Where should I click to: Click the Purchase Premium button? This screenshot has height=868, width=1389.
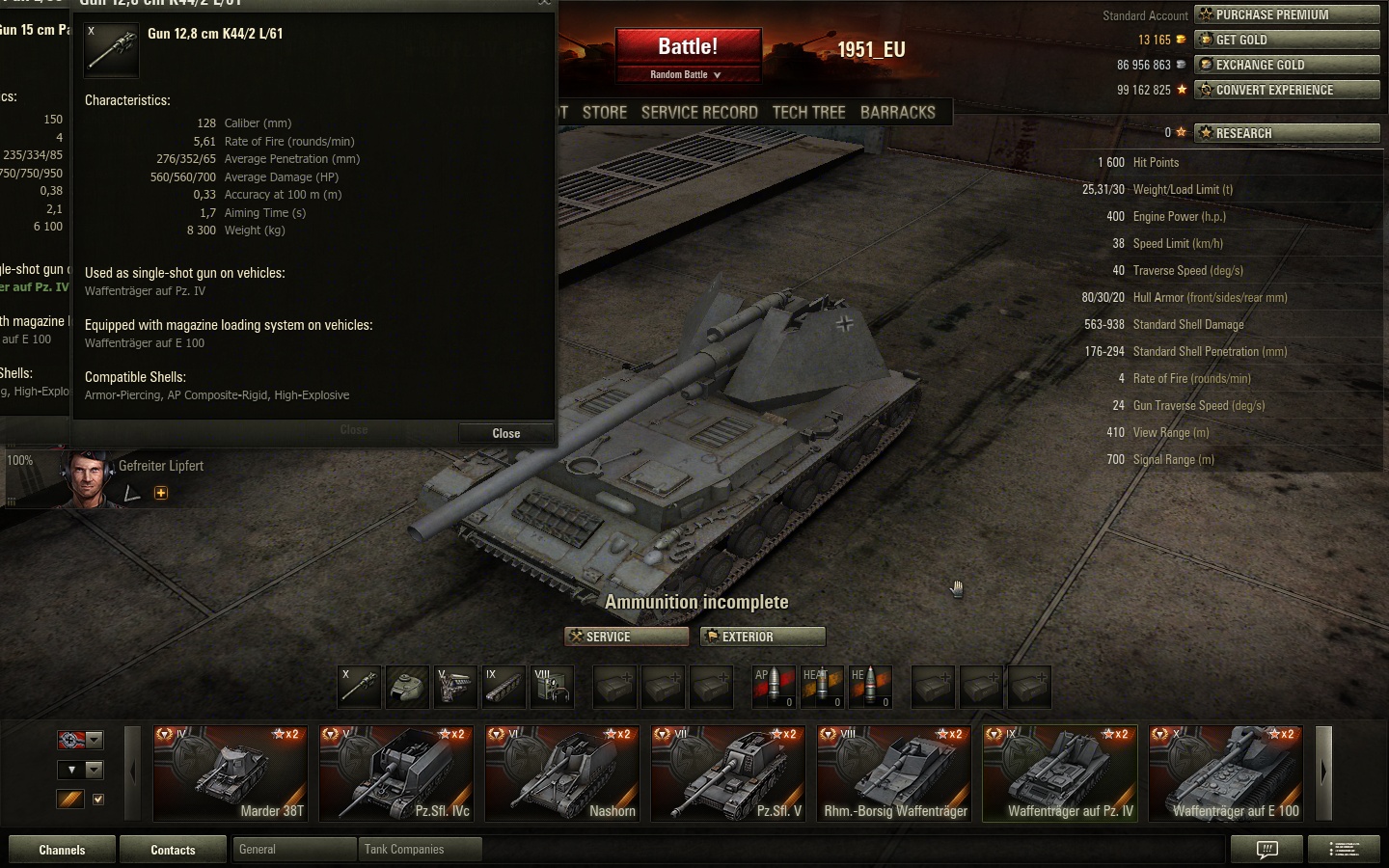(1287, 14)
